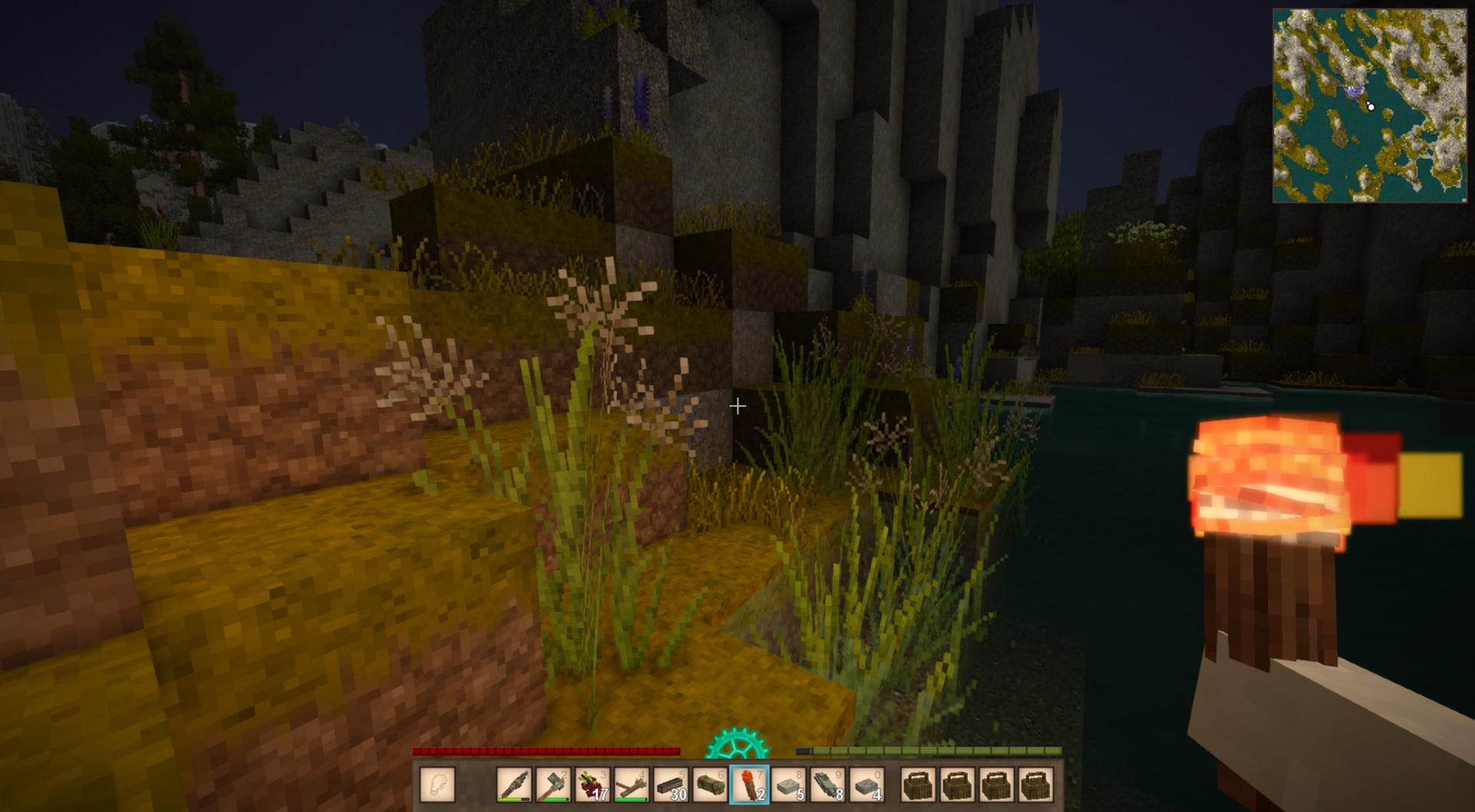Select the stack of 5 stones
1475x812 pixels.
point(788,784)
